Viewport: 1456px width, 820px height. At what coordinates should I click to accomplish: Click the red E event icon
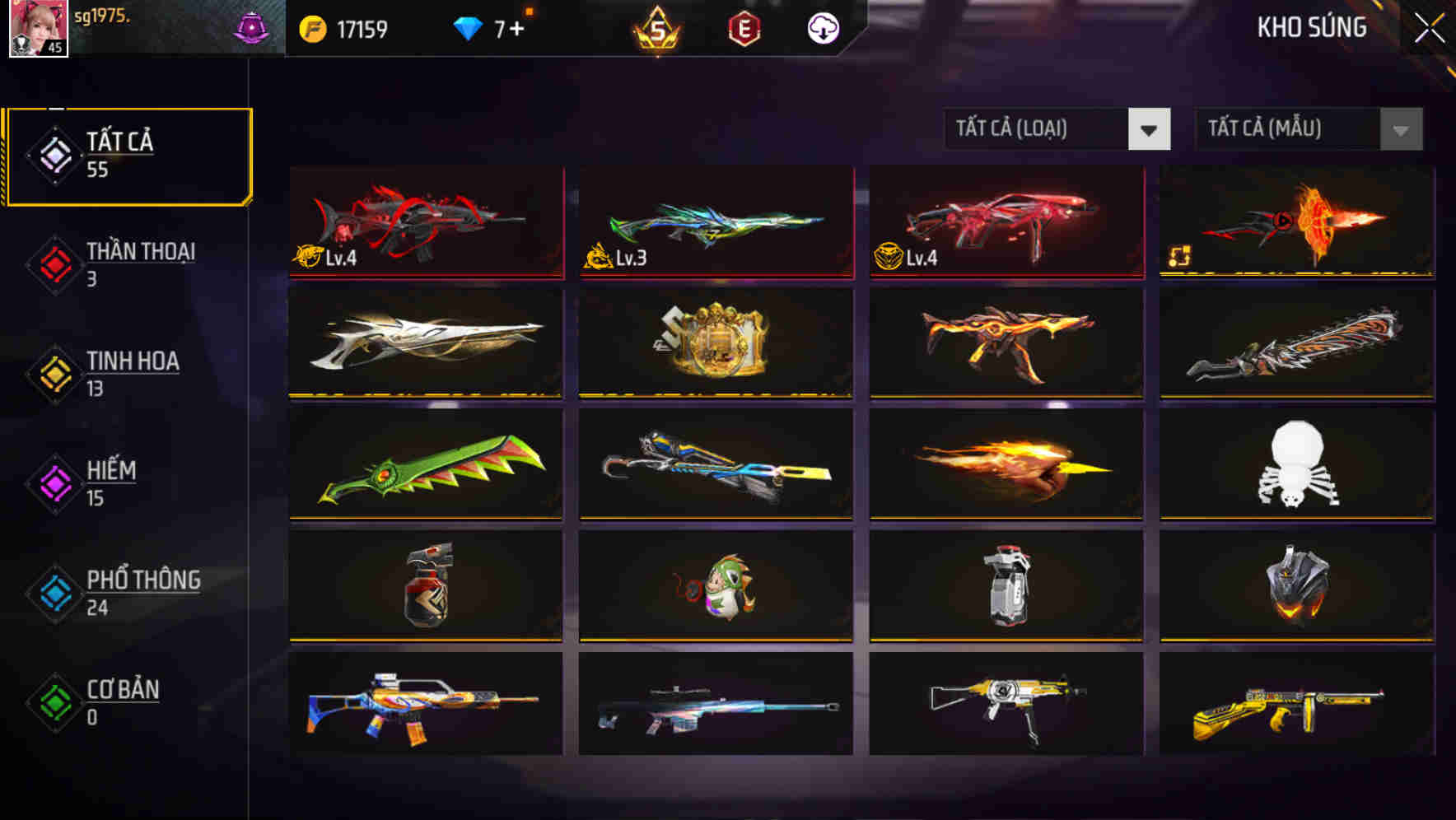[x=745, y=28]
